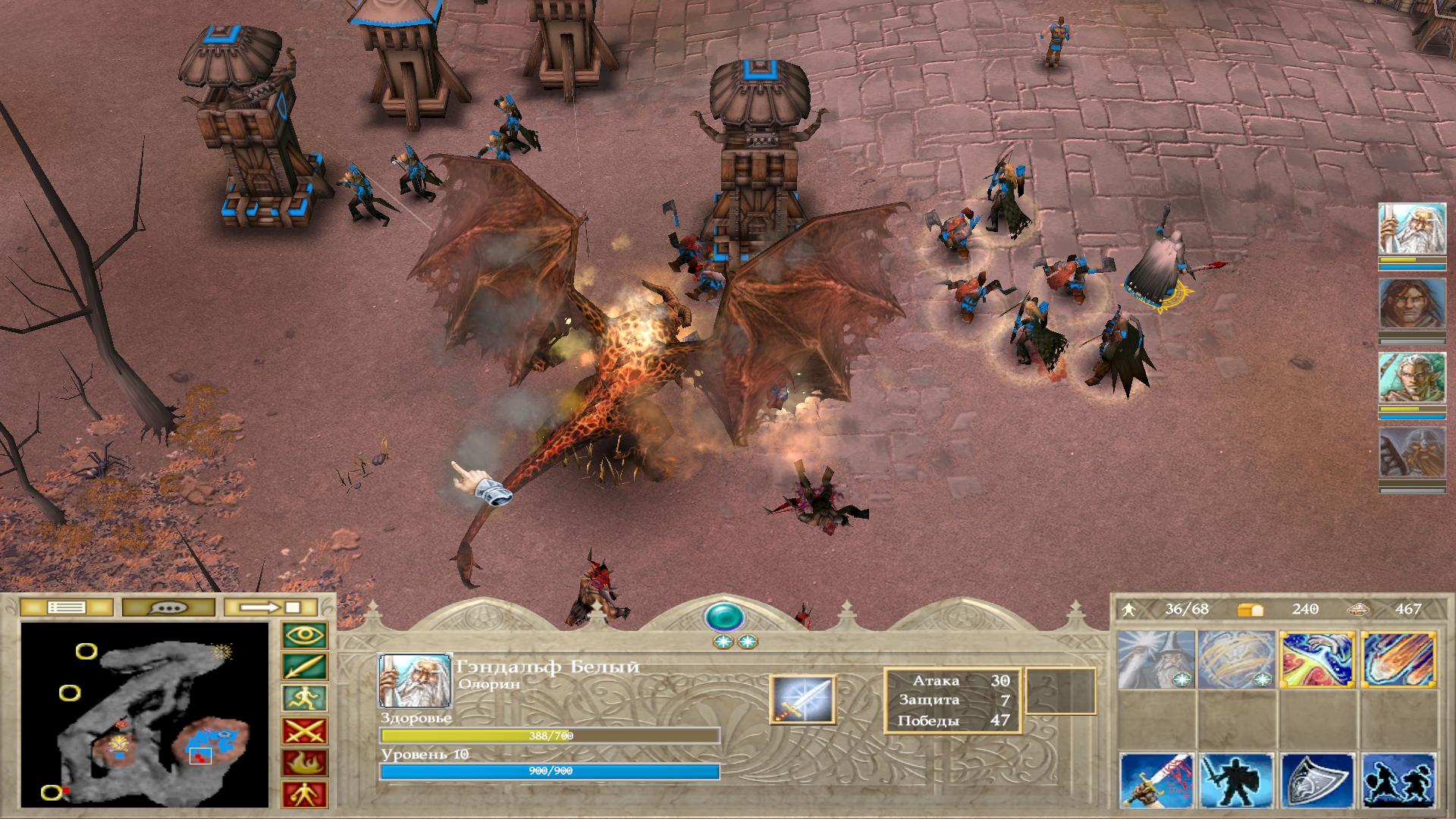This screenshot has width=1456, height=819.
Task: Cast the meteor shower spell
Action: click(1398, 659)
